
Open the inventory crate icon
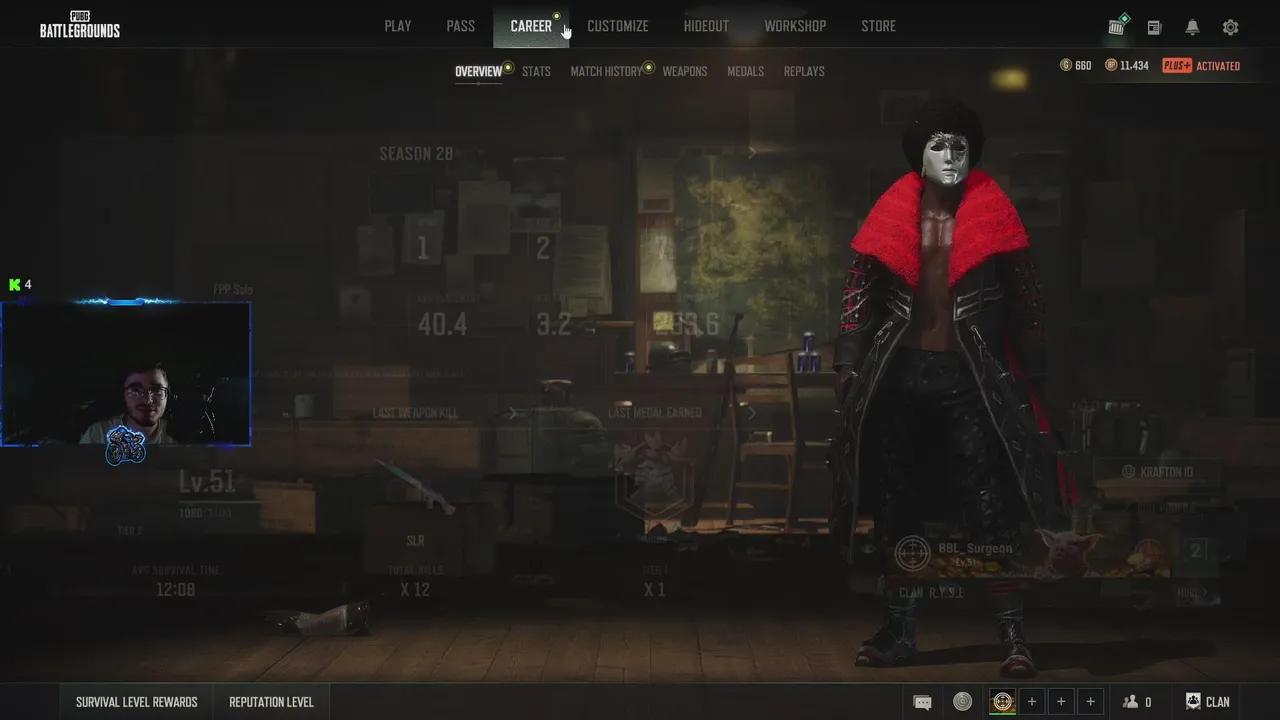pos(1116,27)
